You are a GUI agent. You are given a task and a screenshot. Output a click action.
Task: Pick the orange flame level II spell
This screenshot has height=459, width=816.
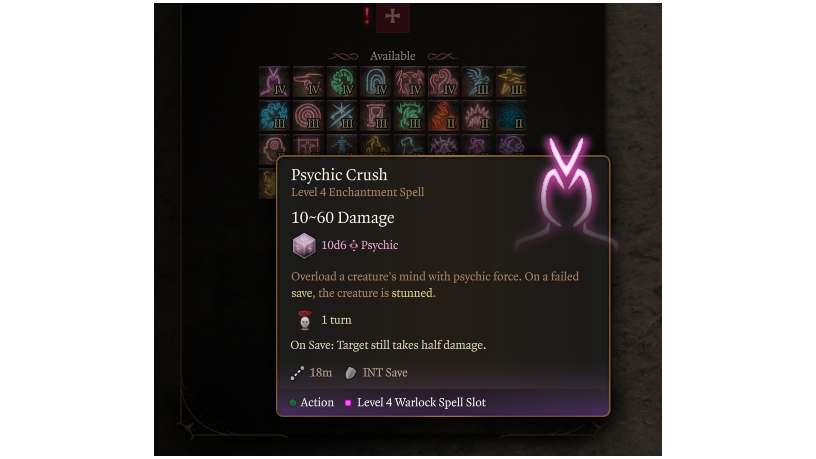pos(444,116)
